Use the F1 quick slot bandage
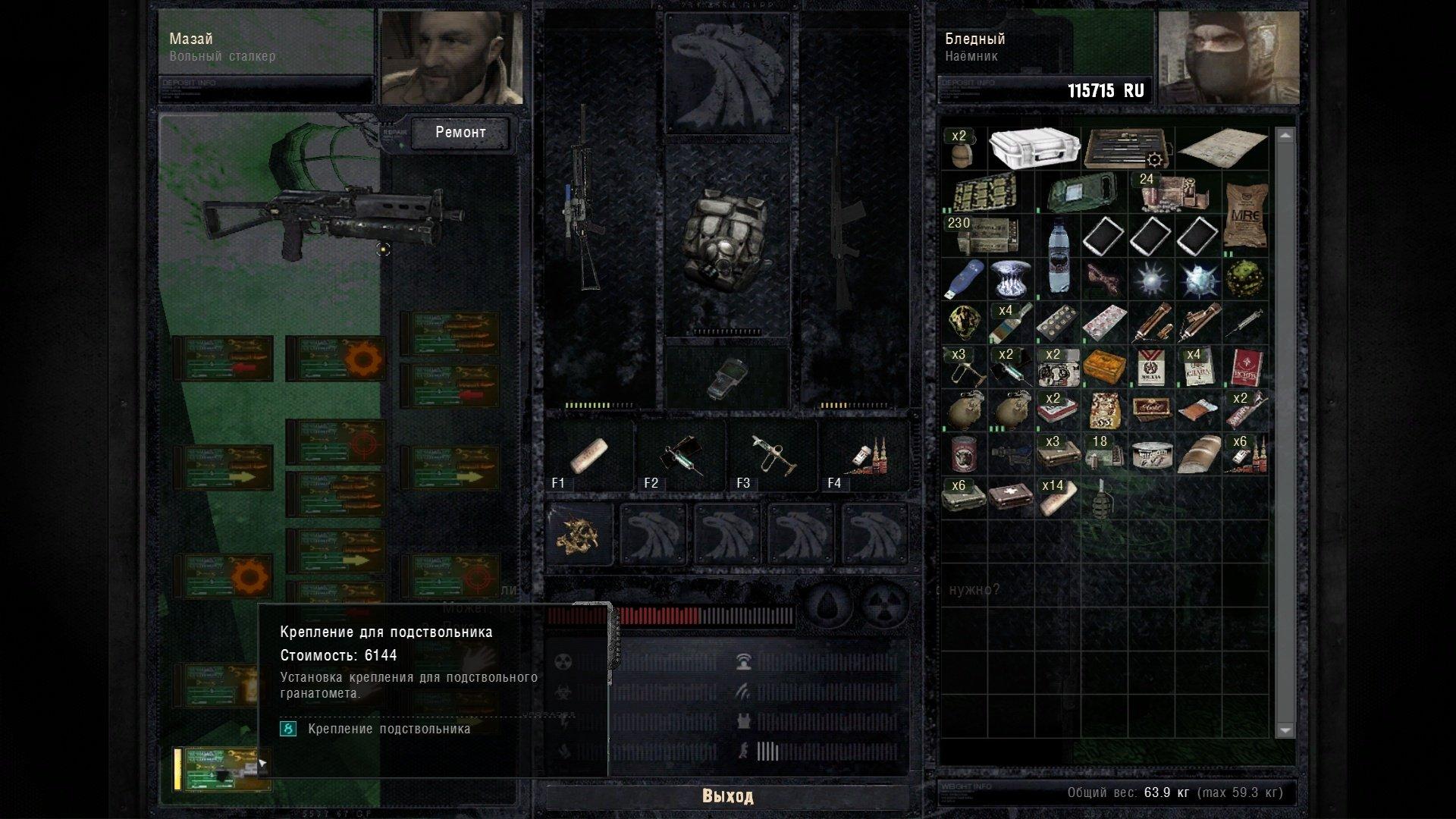The width and height of the screenshot is (1456, 819). [588, 456]
